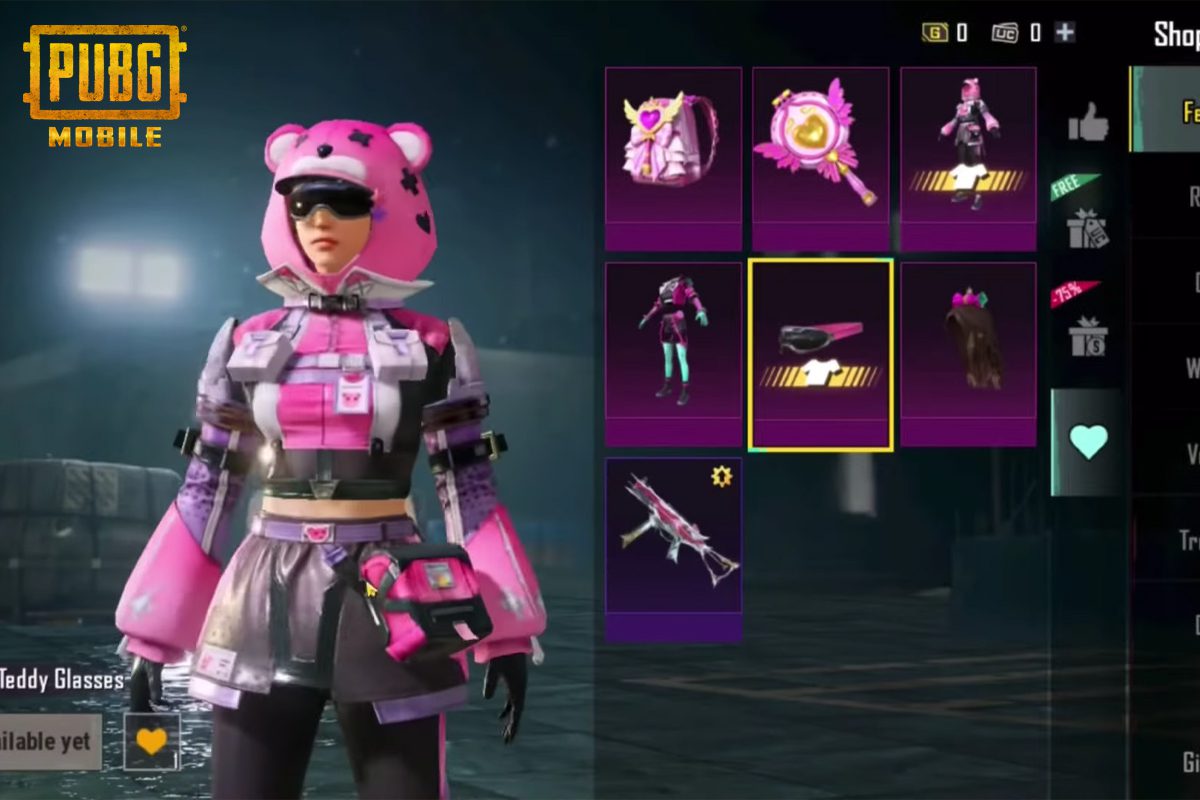Switch to the heart wishlist tab
This screenshot has height=800, width=1200.
point(1087,441)
